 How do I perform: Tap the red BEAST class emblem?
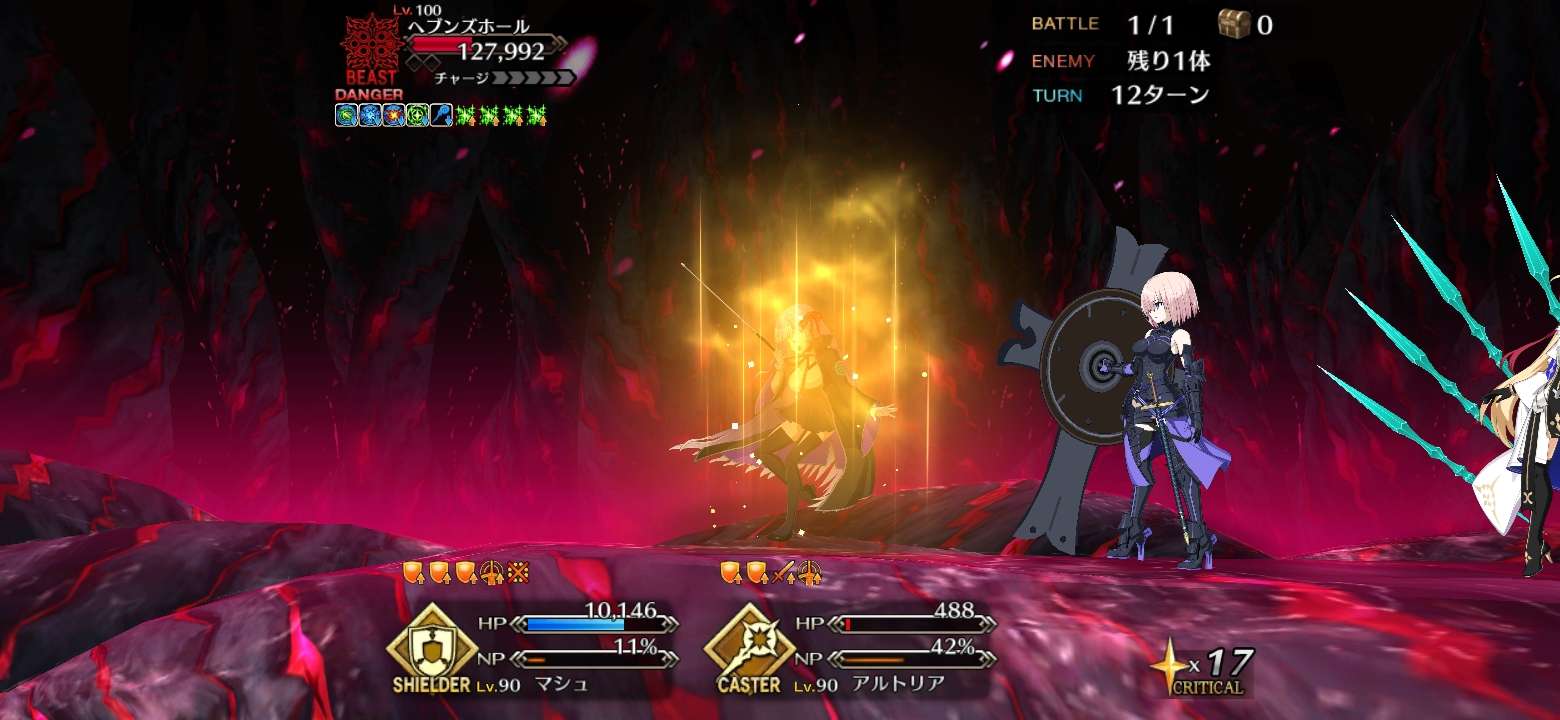371,48
